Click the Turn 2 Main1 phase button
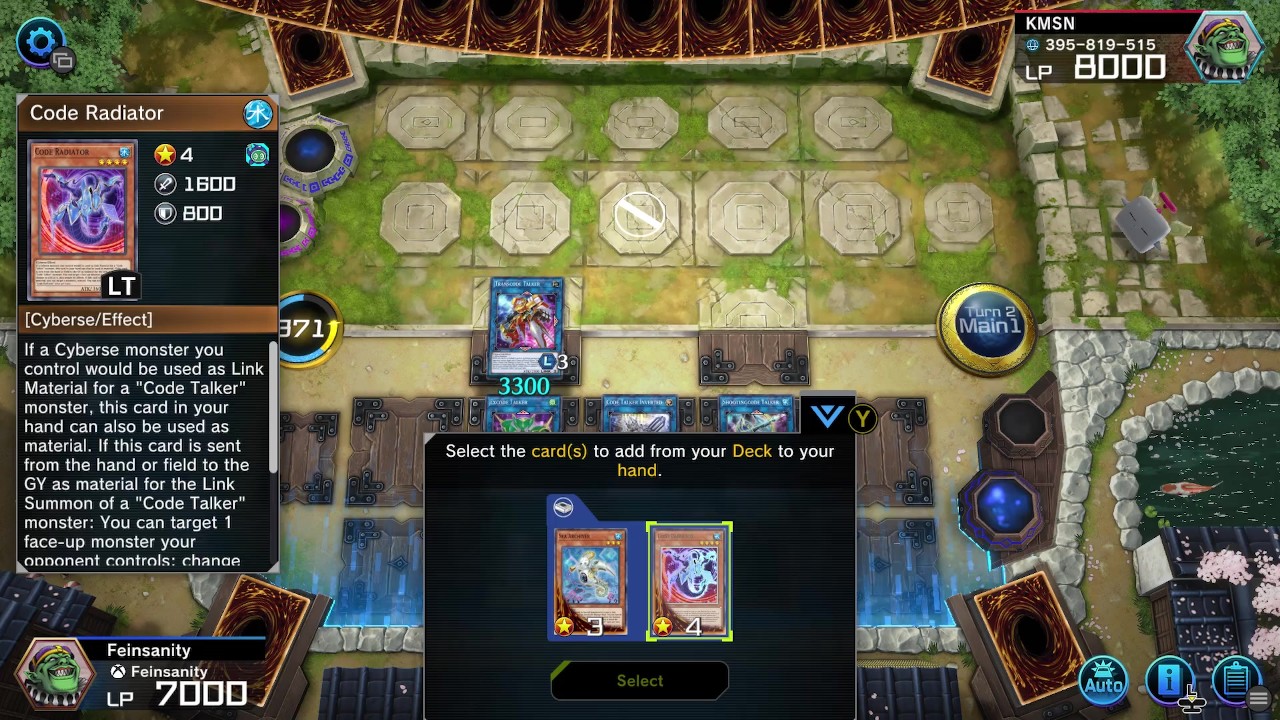The image size is (1280, 720). pos(988,322)
